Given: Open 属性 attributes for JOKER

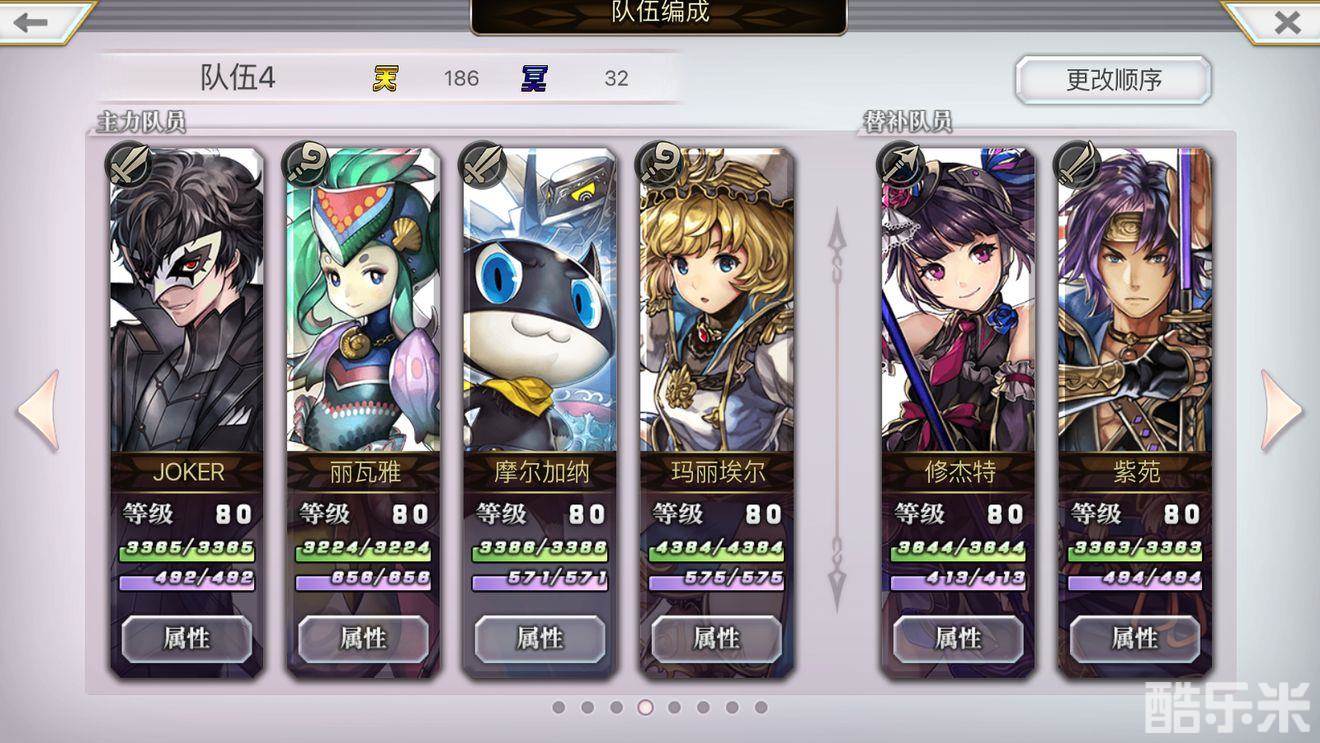Looking at the screenshot, I should tap(187, 638).
